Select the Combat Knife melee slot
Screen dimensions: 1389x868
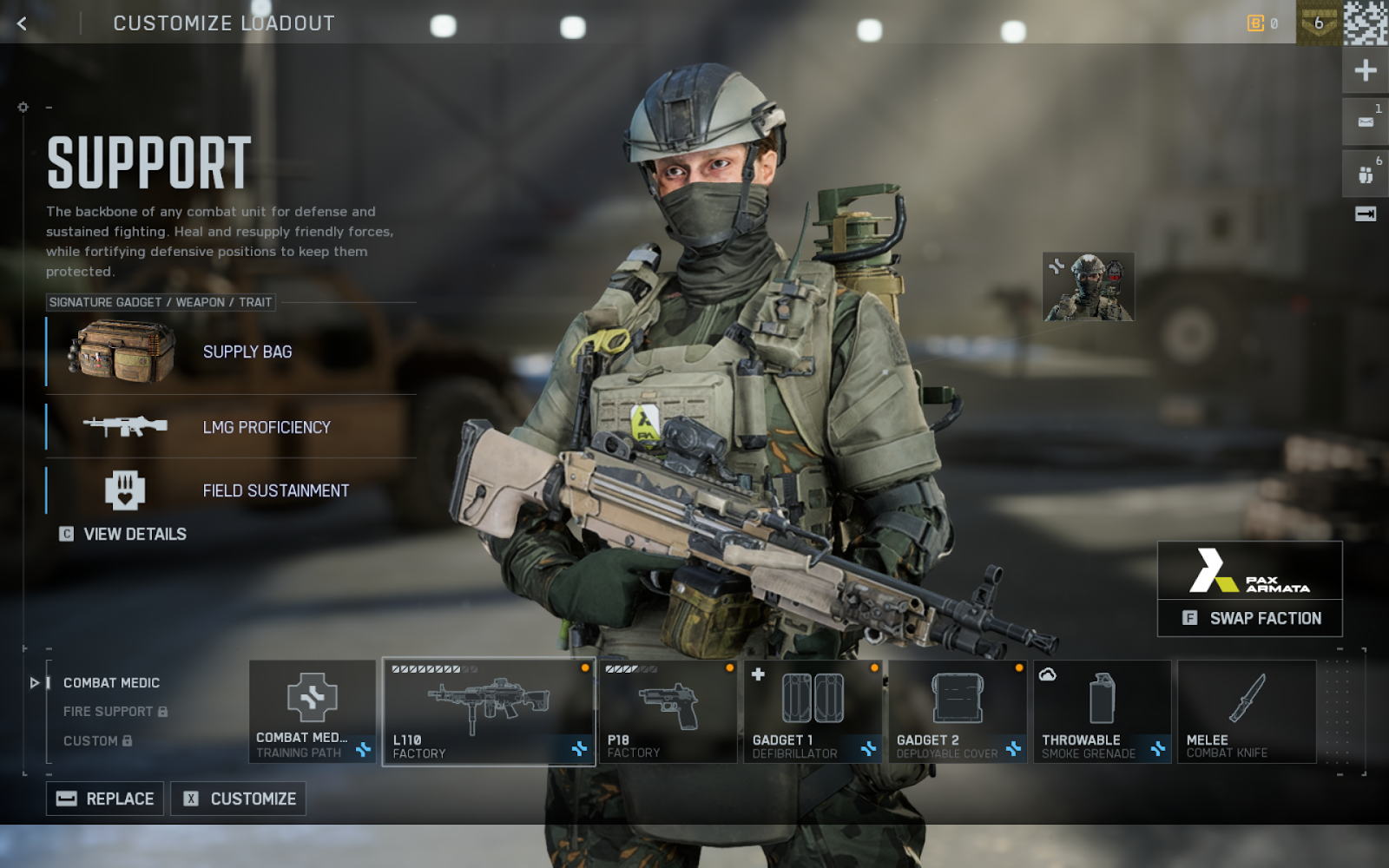(1247, 712)
